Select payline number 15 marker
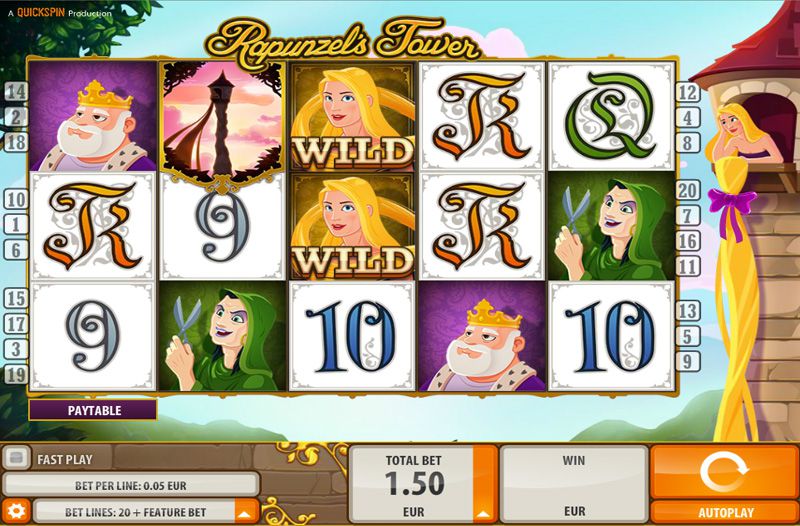 click(16, 298)
